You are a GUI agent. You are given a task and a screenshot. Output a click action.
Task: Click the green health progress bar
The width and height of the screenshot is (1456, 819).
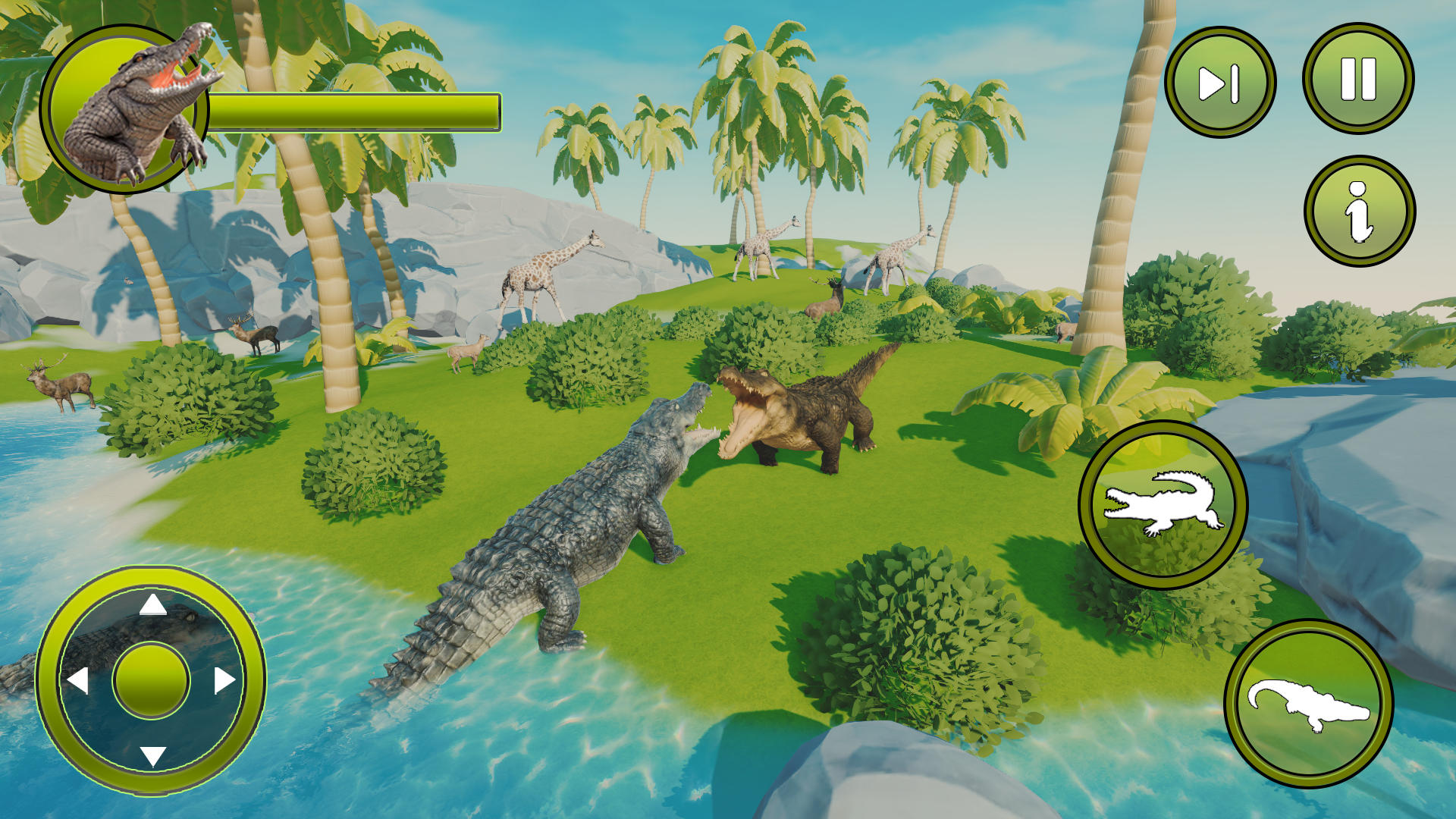pyautogui.click(x=356, y=110)
